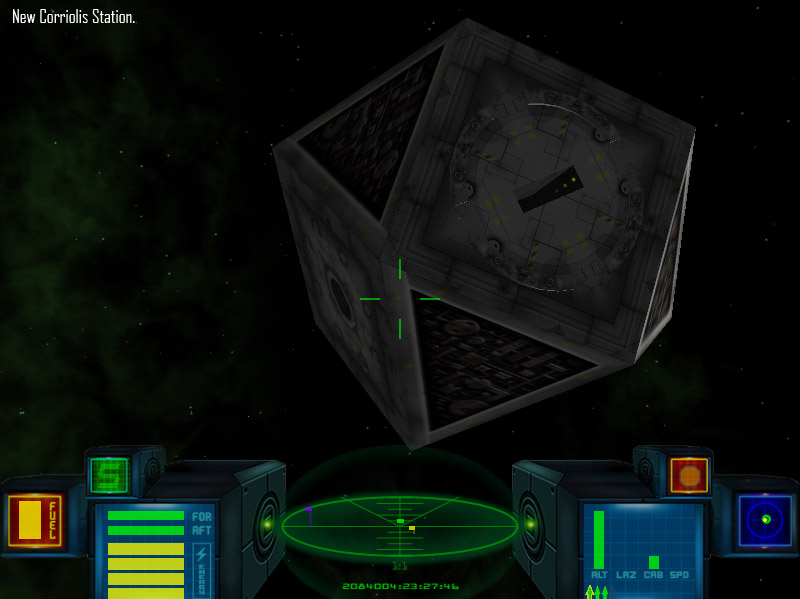The height and width of the screenshot is (599, 800).
Task: Click the missile pylon arrows icon
Action: [597, 592]
